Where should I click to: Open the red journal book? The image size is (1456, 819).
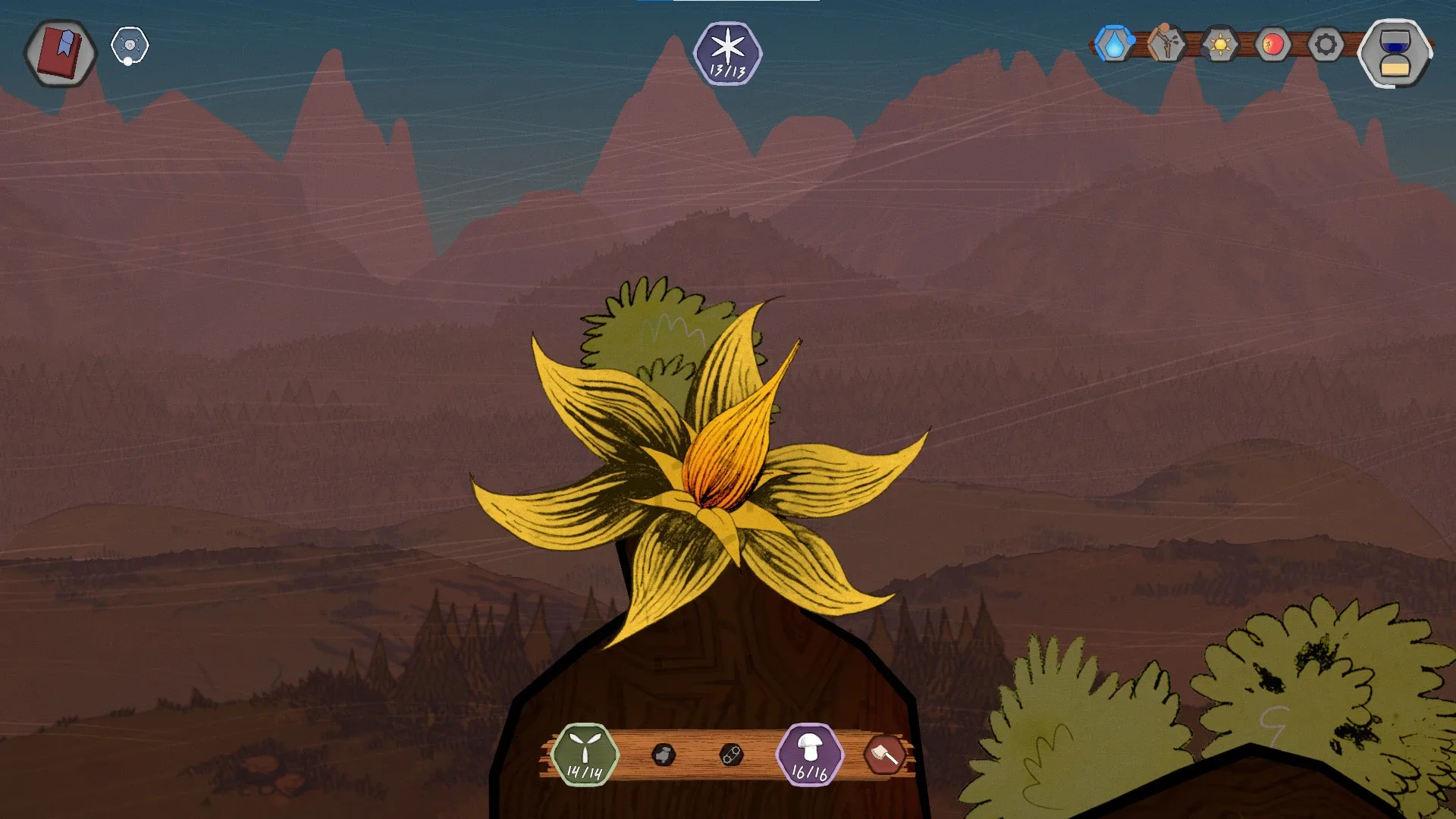click(x=61, y=52)
